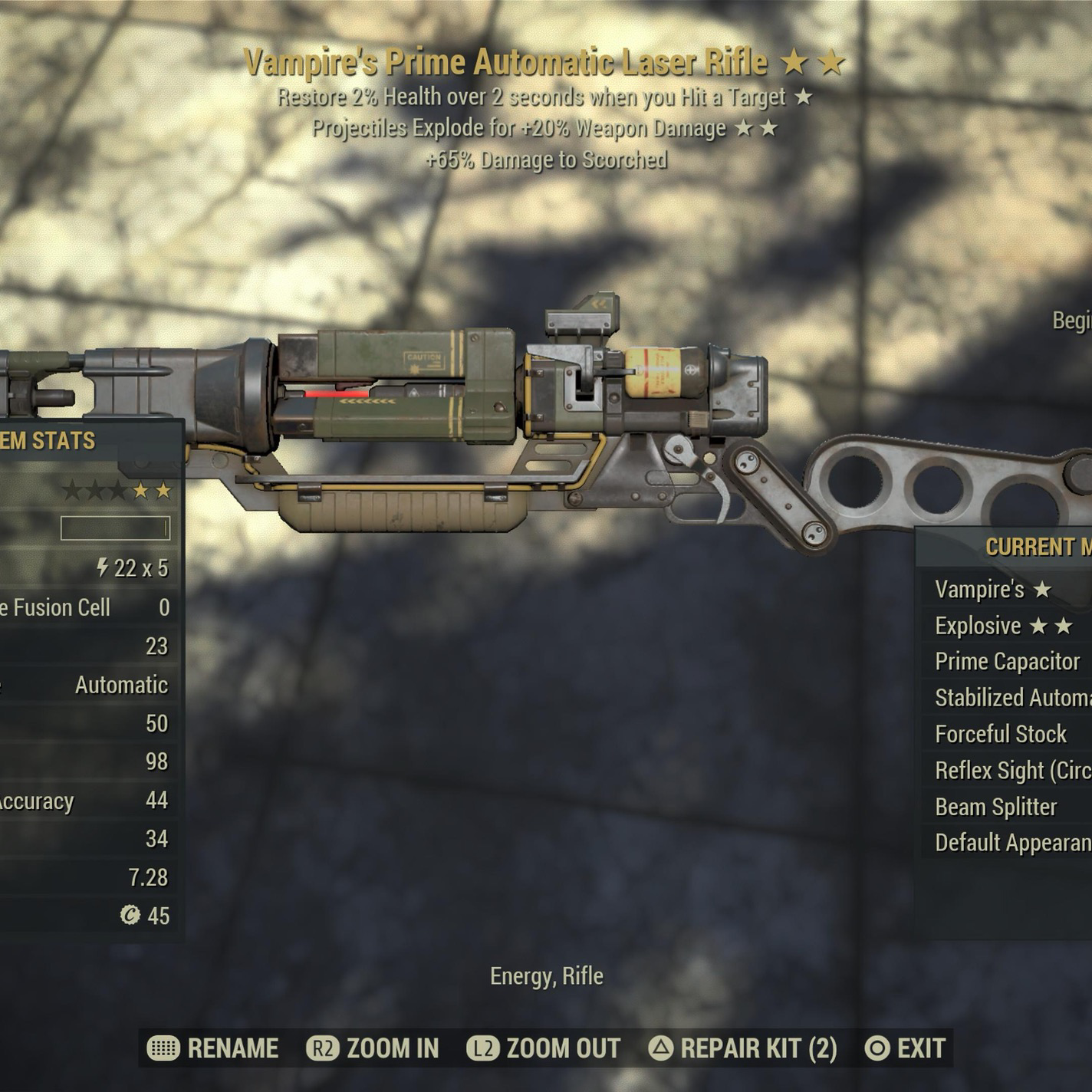
Task: Use the Repair Kit (2) option
Action: 742,1048
